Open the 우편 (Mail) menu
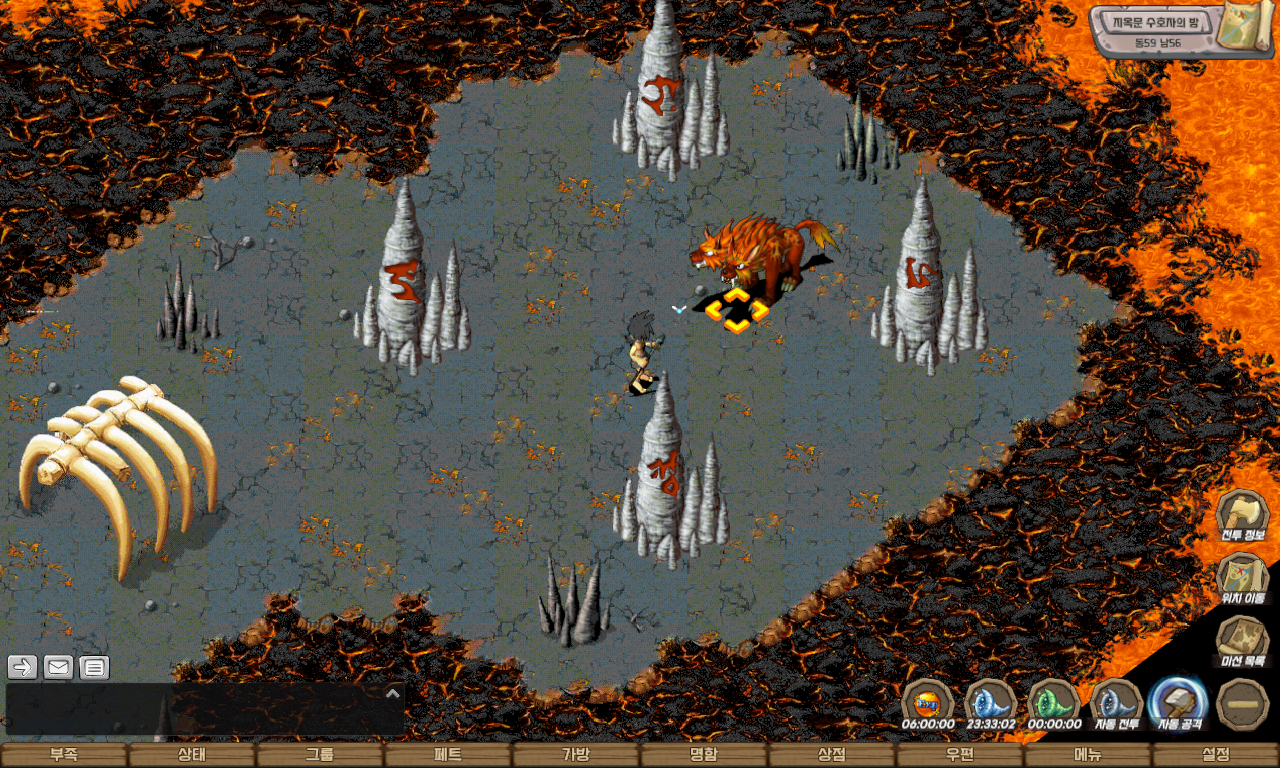Viewport: 1280px width, 768px height. click(960, 755)
